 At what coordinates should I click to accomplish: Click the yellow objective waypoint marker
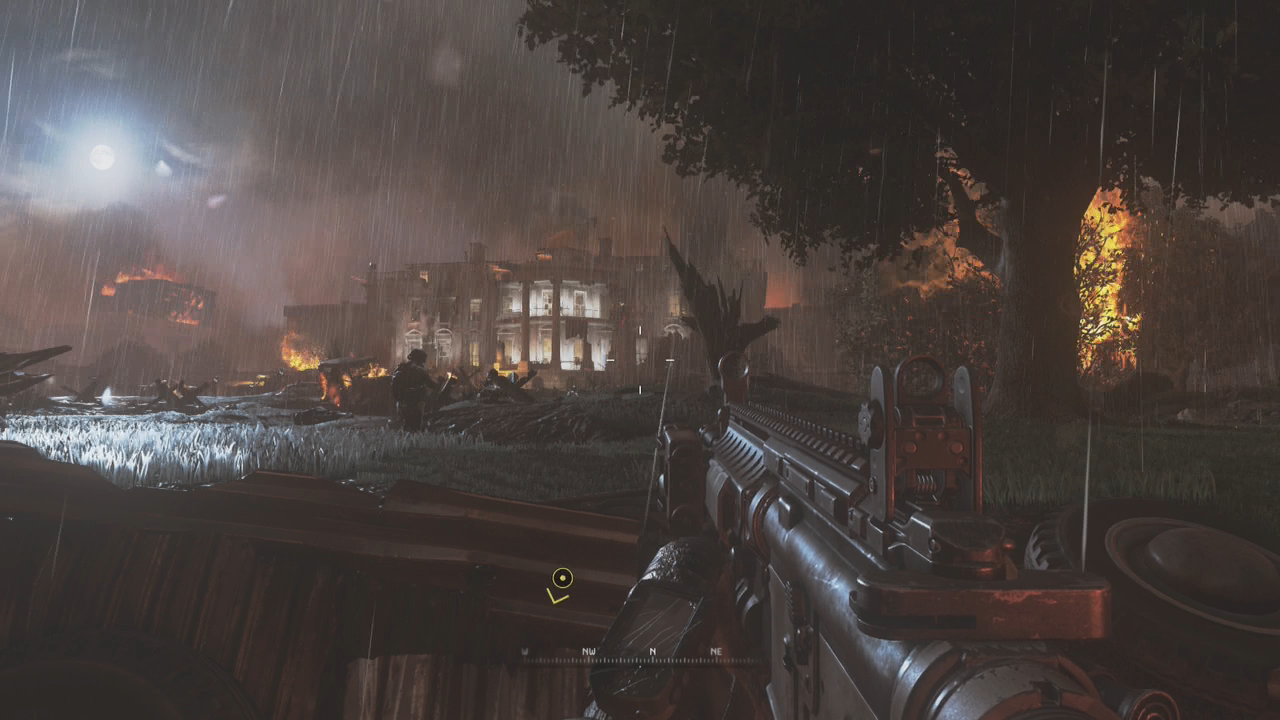click(562, 578)
